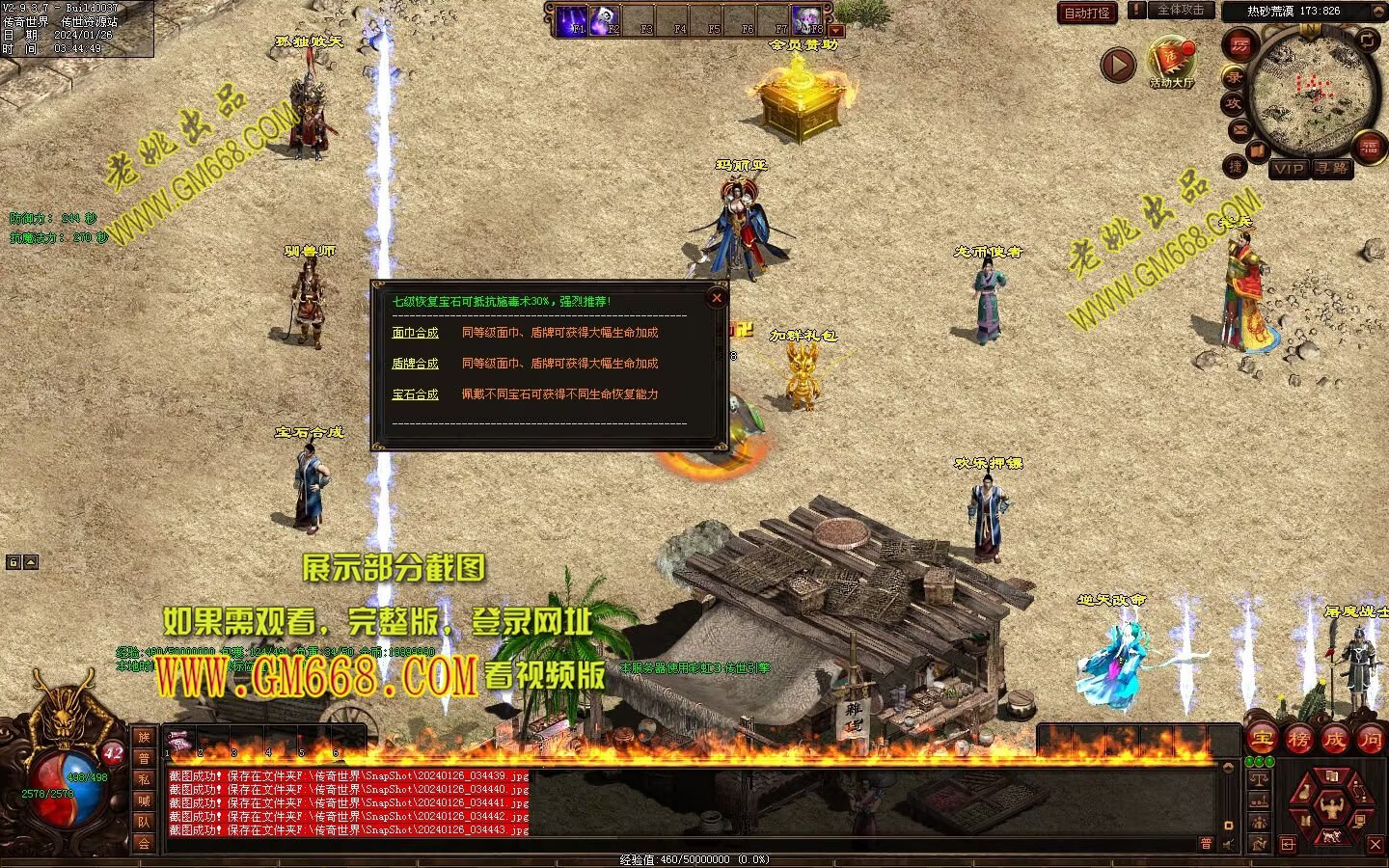Click the 全体攻击 attack mode button

1180,11
